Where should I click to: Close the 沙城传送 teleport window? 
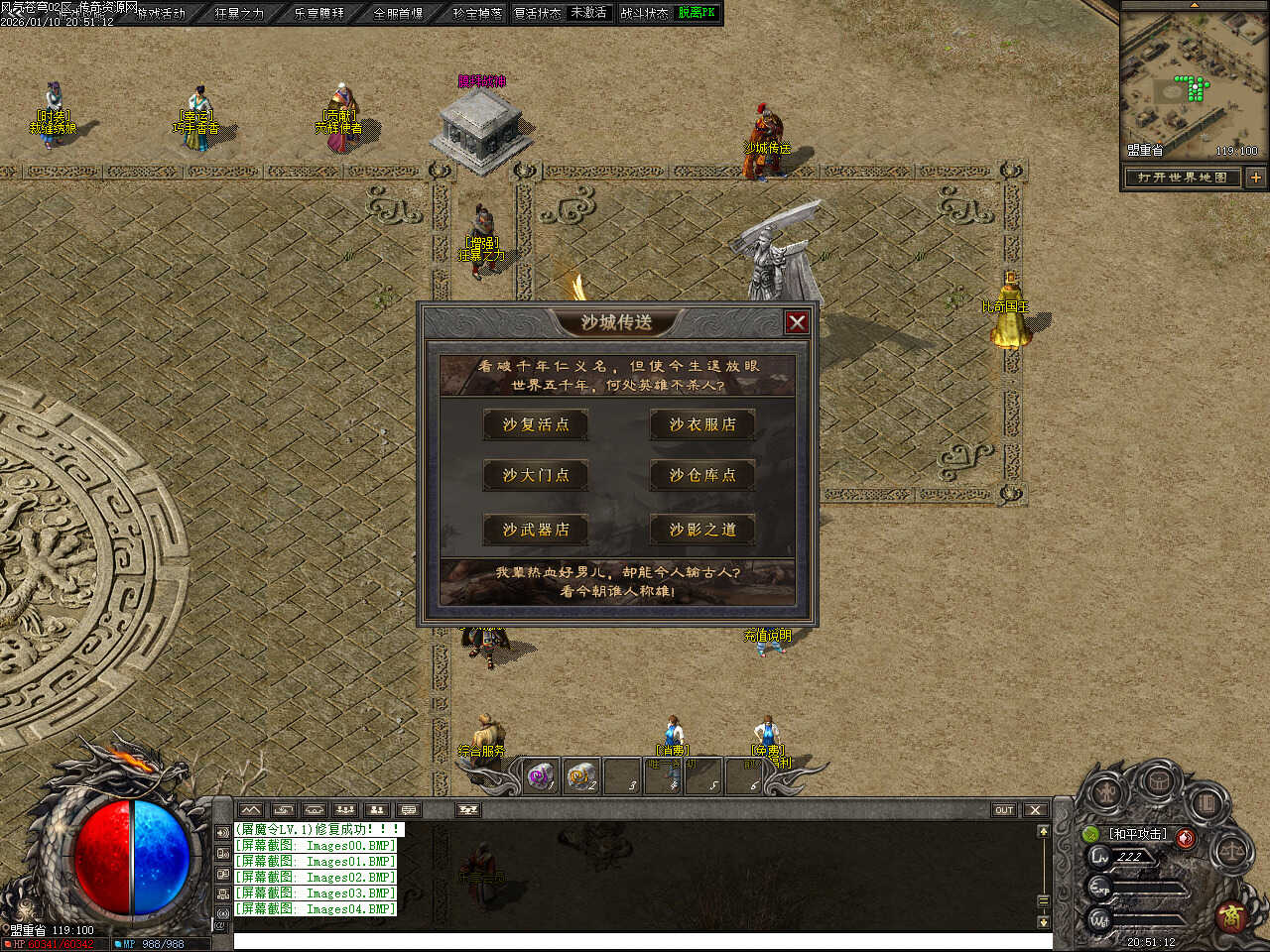pyautogui.click(x=796, y=322)
